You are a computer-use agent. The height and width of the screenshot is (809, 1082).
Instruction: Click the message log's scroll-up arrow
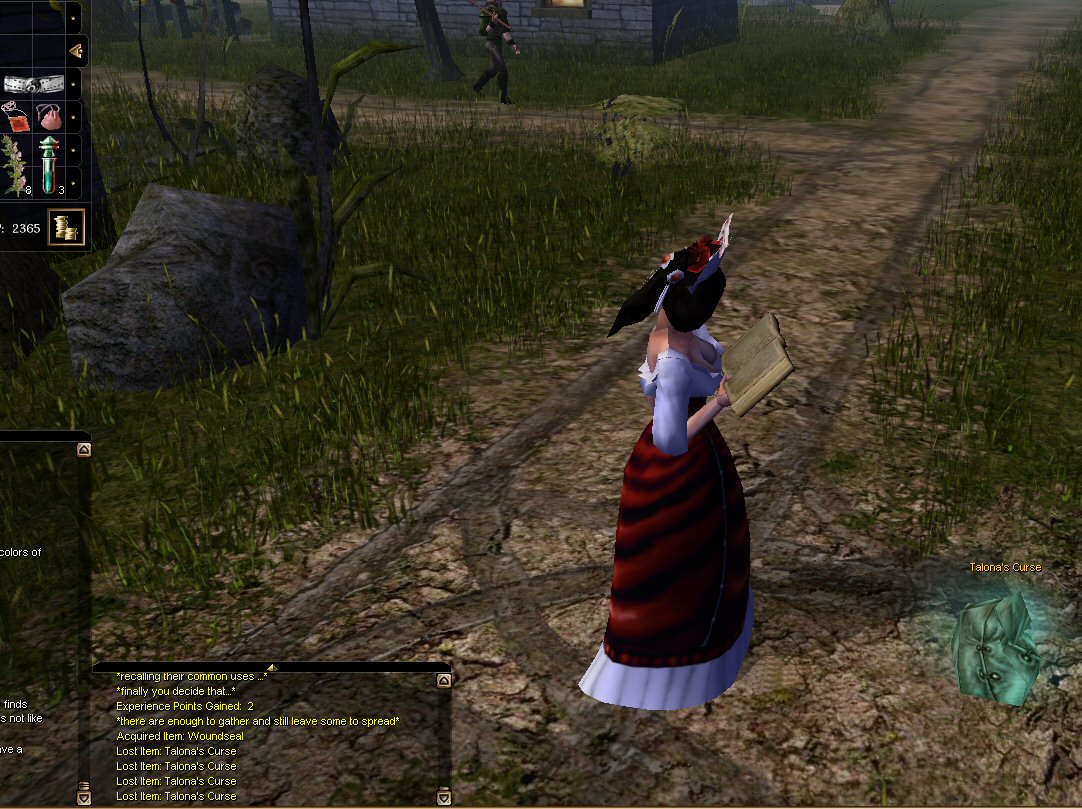coord(444,680)
